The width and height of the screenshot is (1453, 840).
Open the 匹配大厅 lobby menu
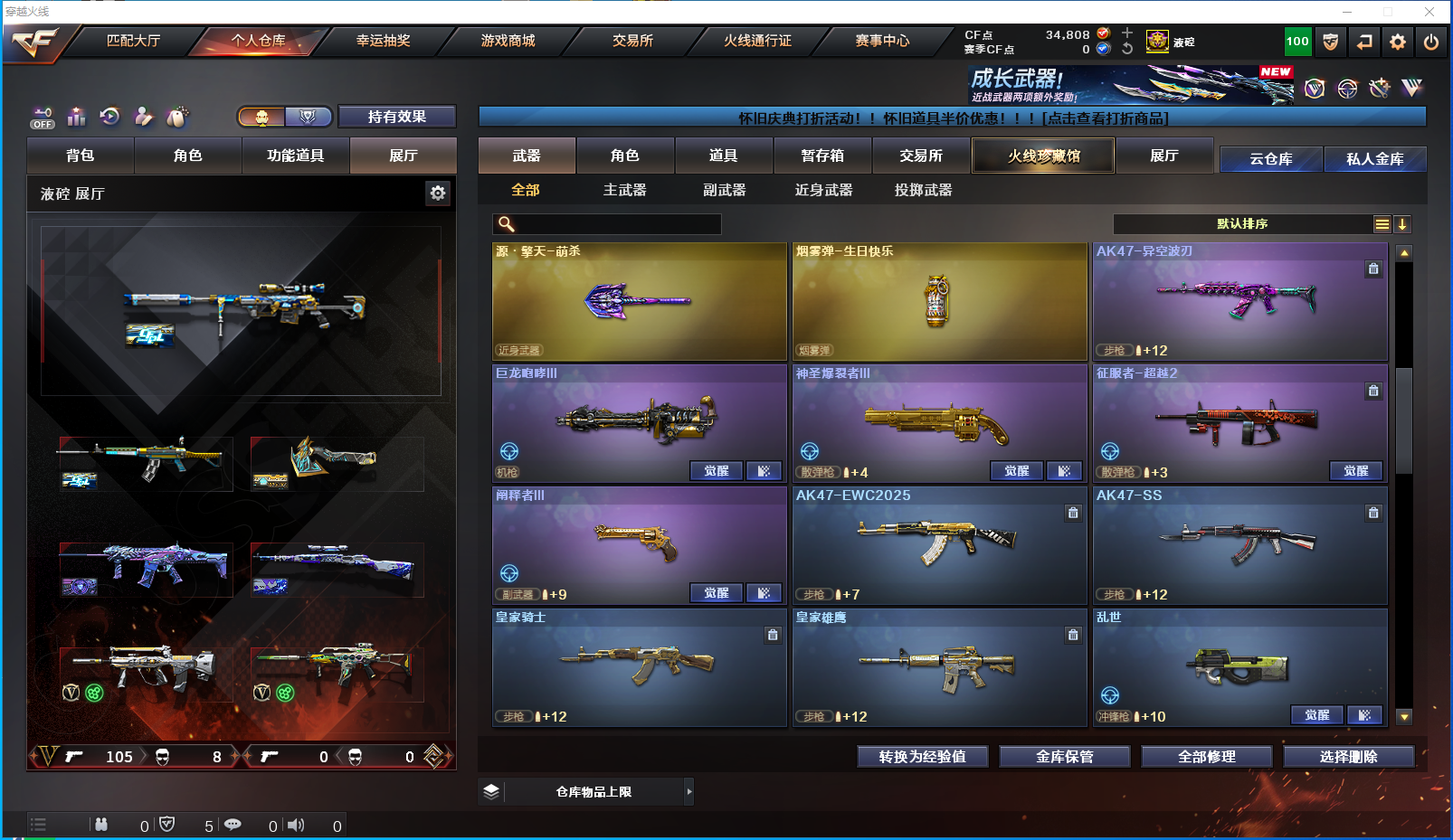pyautogui.click(x=133, y=41)
